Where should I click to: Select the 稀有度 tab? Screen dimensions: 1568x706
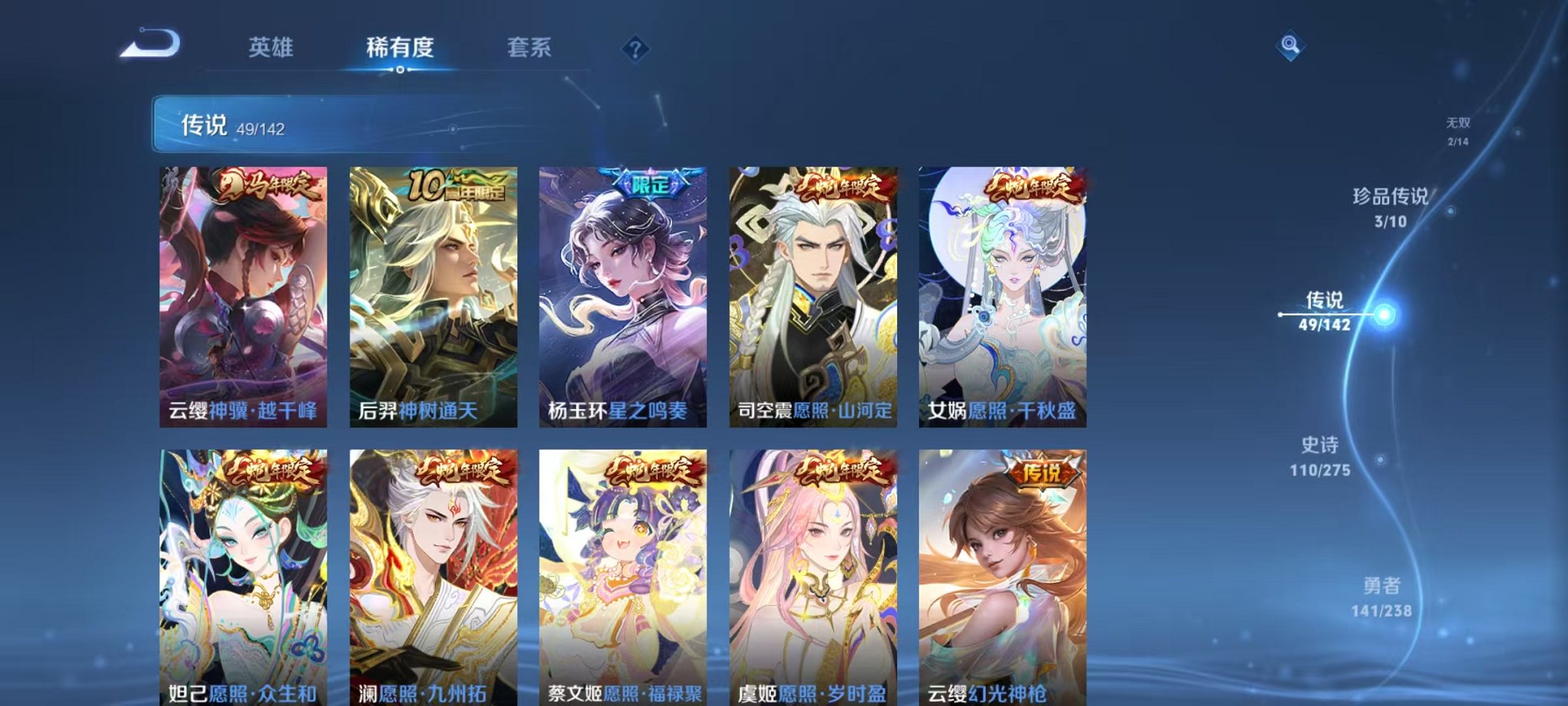click(400, 48)
